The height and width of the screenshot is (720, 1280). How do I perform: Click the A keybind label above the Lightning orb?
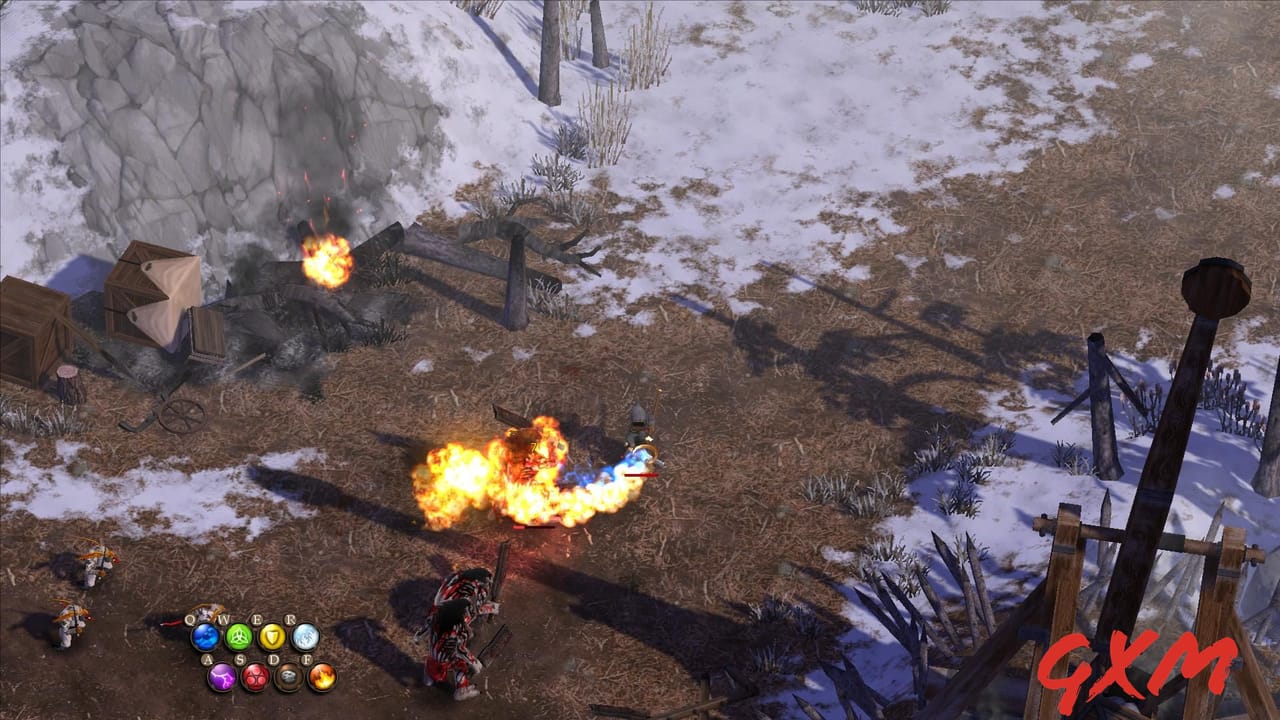point(208,659)
